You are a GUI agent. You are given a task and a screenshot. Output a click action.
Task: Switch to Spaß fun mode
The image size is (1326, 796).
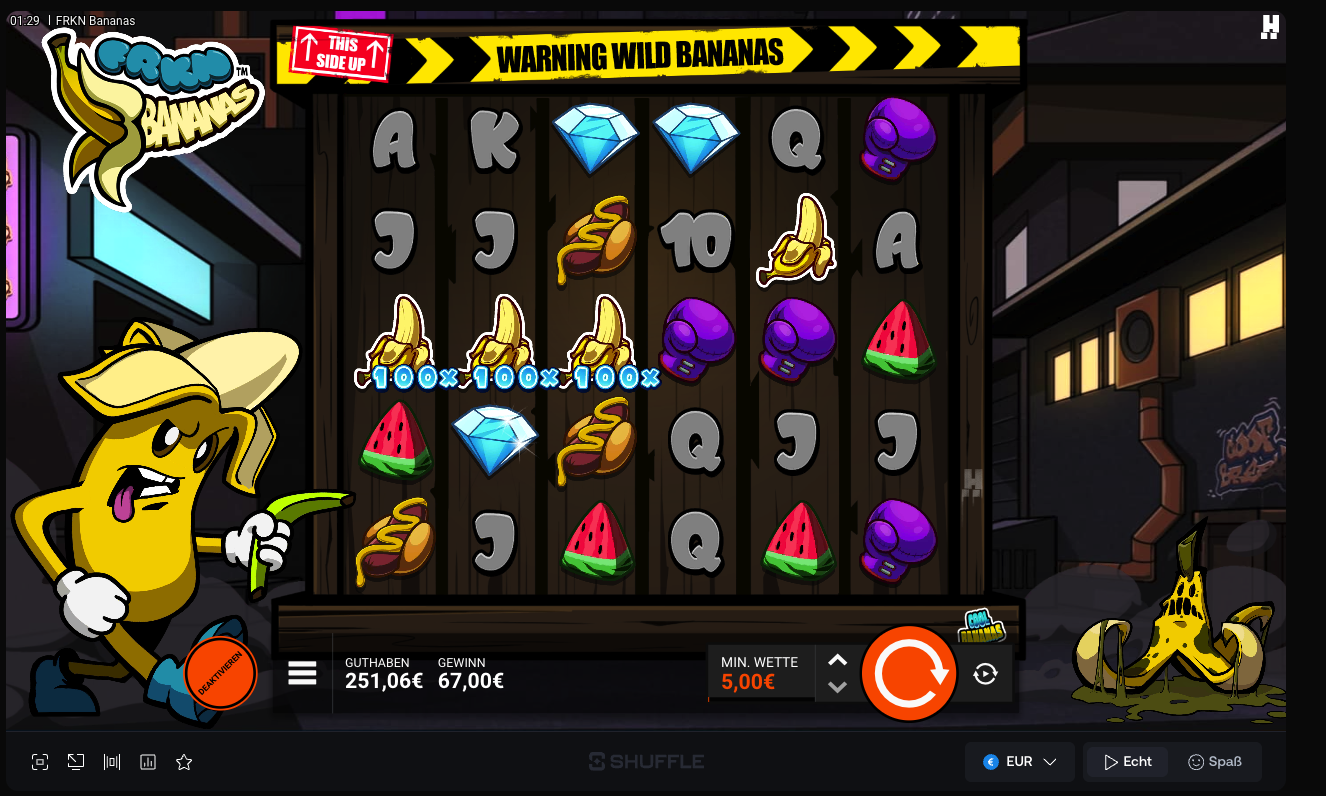[x=1214, y=762]
